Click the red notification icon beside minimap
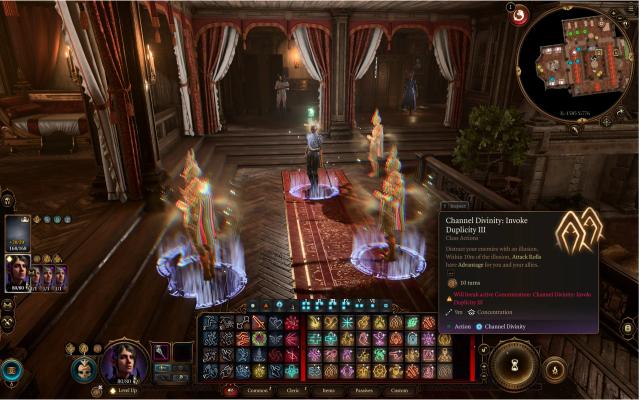The width and height of the screenshot is (640, 400). point(520,17)
